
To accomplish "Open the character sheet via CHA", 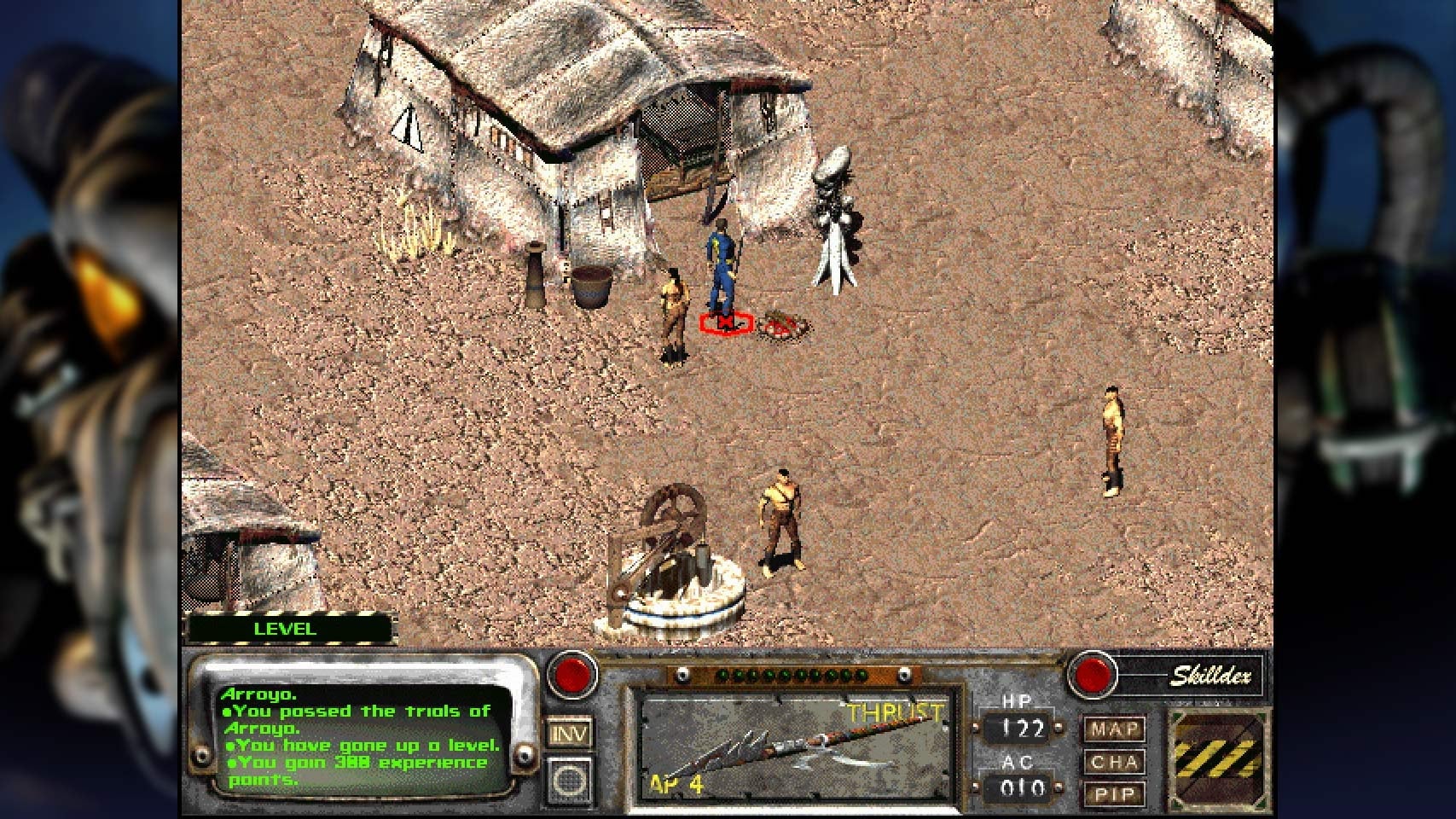I will coord(1113,762).
